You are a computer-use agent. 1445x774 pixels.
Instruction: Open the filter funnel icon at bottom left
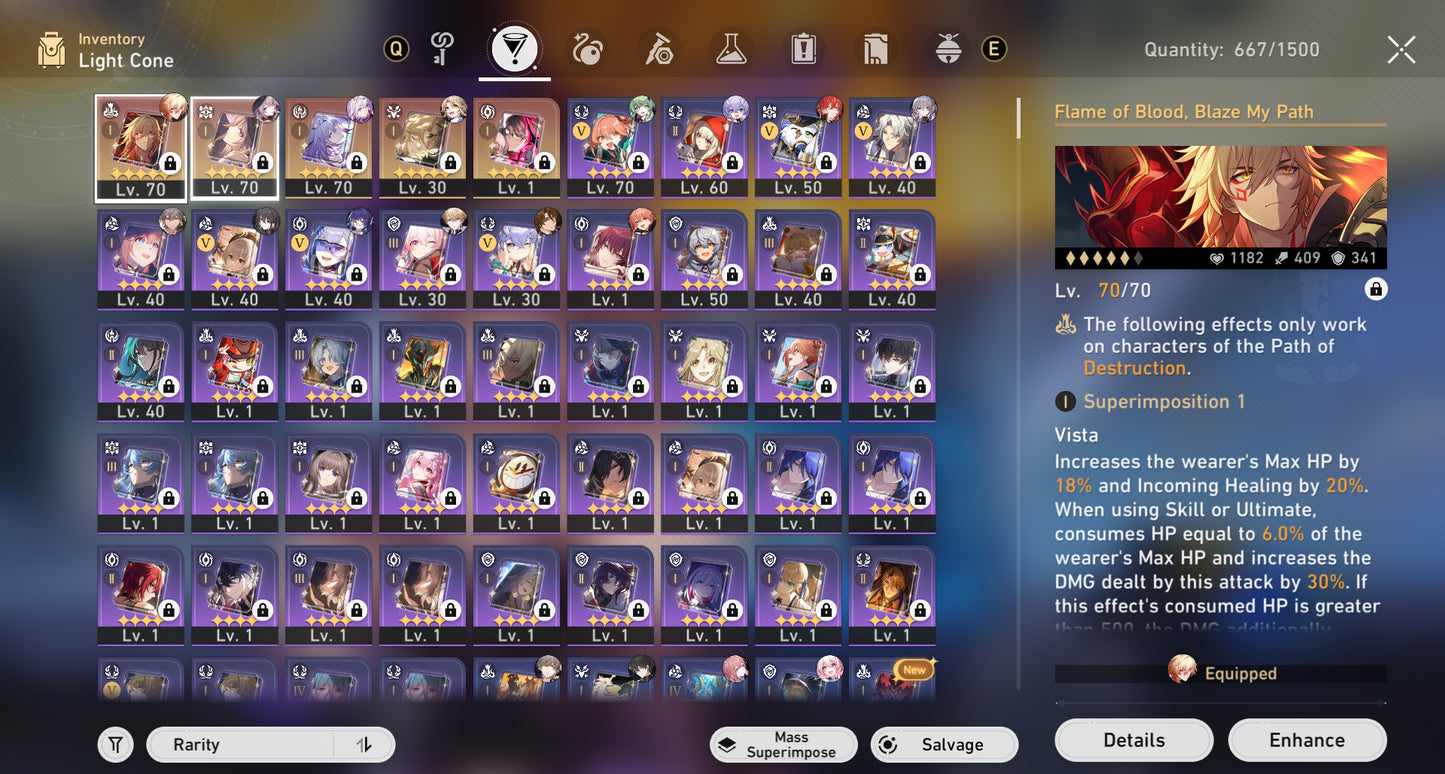coord(115,744)
